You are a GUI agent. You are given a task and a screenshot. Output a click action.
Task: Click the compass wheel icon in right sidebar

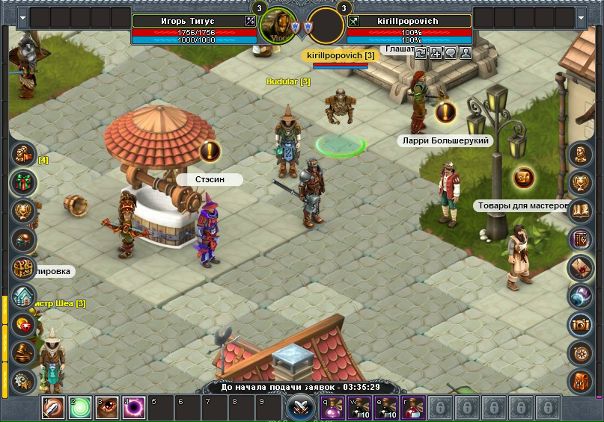coord(581,352)
